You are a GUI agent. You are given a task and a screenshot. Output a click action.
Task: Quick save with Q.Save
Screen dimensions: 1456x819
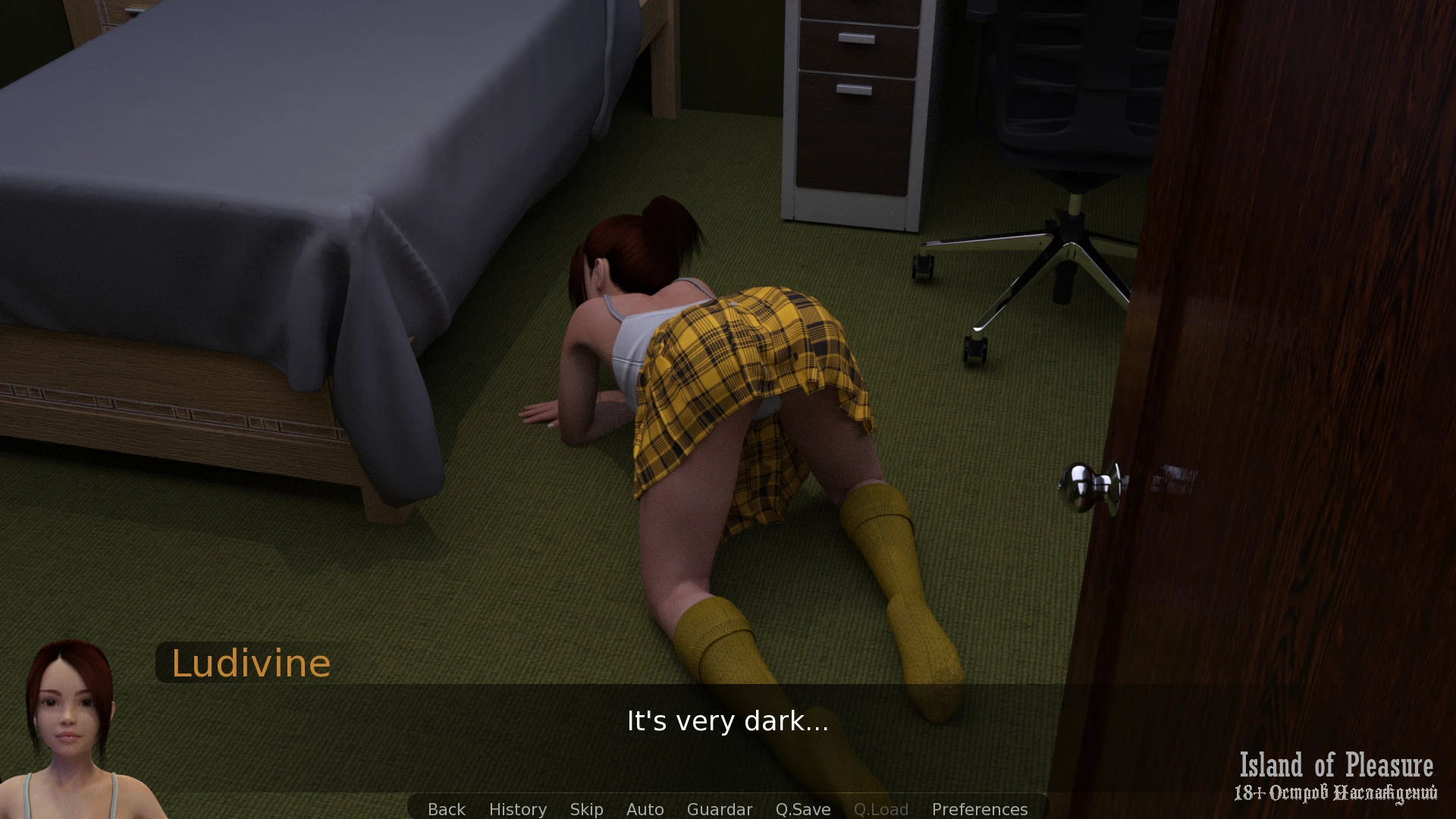pyautogui.click(x=802, y=809)
